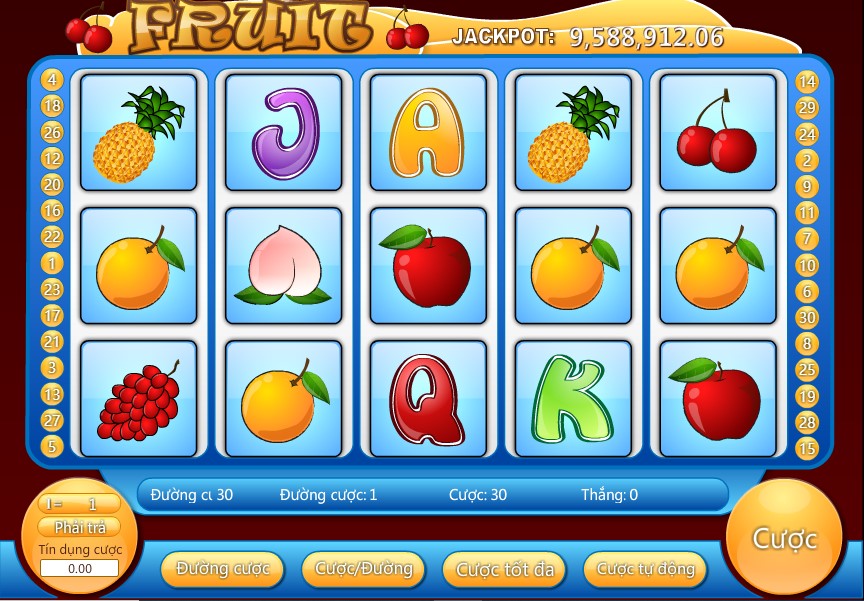Click the Đường cược button
Viewport: 864px width, 601px height.
[222, 569]
